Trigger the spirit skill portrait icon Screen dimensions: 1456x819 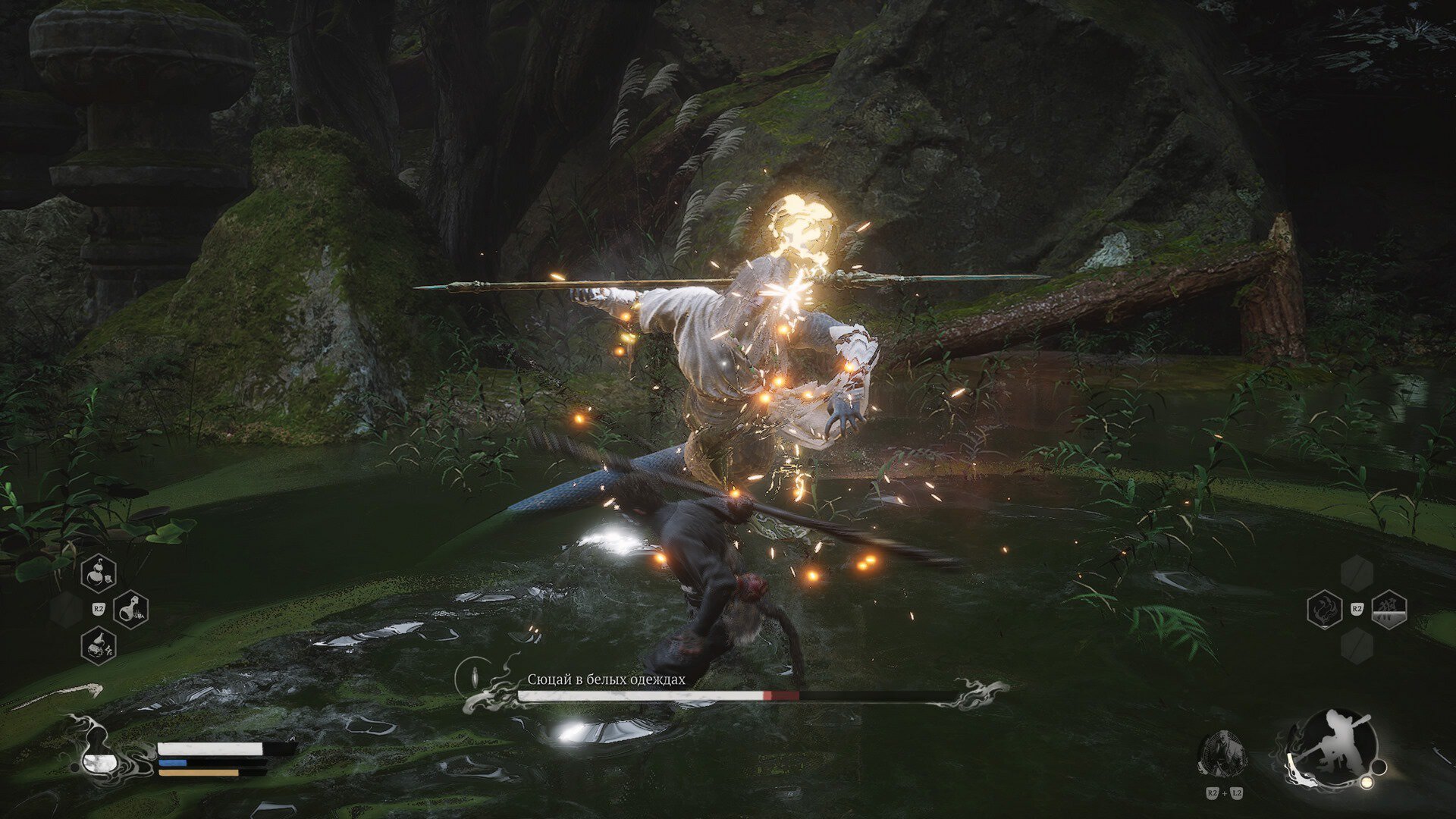pyautogui.click(x=1222, y=753)
